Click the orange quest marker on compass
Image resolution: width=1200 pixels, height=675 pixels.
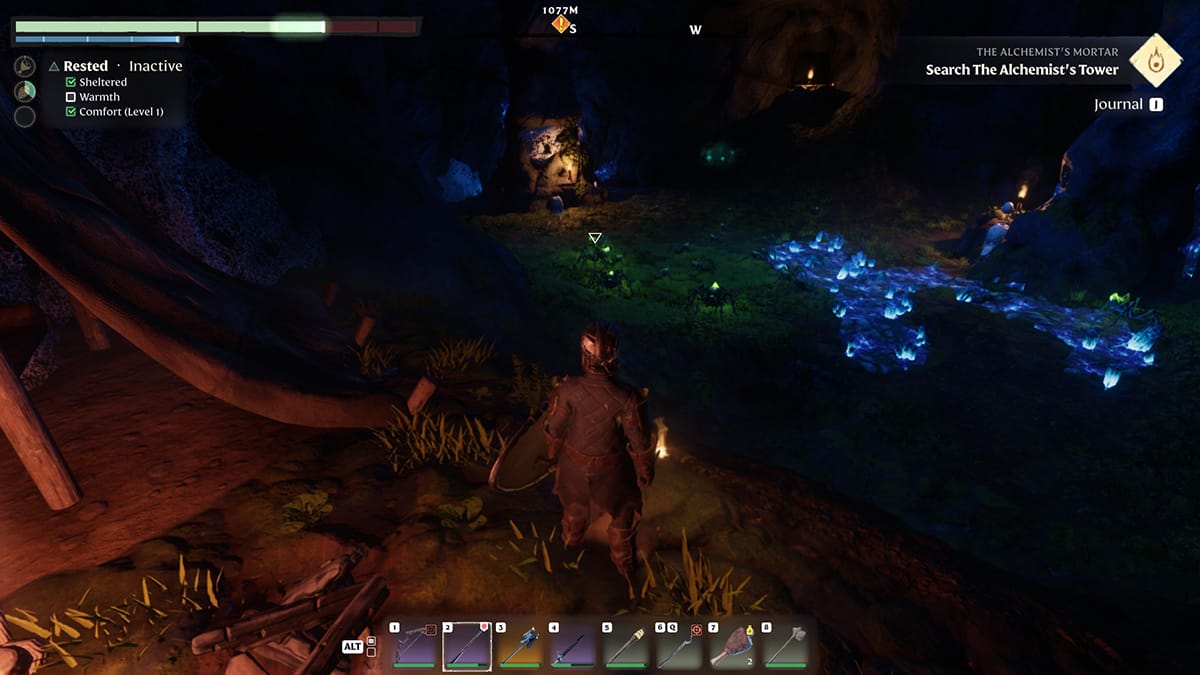click(561, 24)
